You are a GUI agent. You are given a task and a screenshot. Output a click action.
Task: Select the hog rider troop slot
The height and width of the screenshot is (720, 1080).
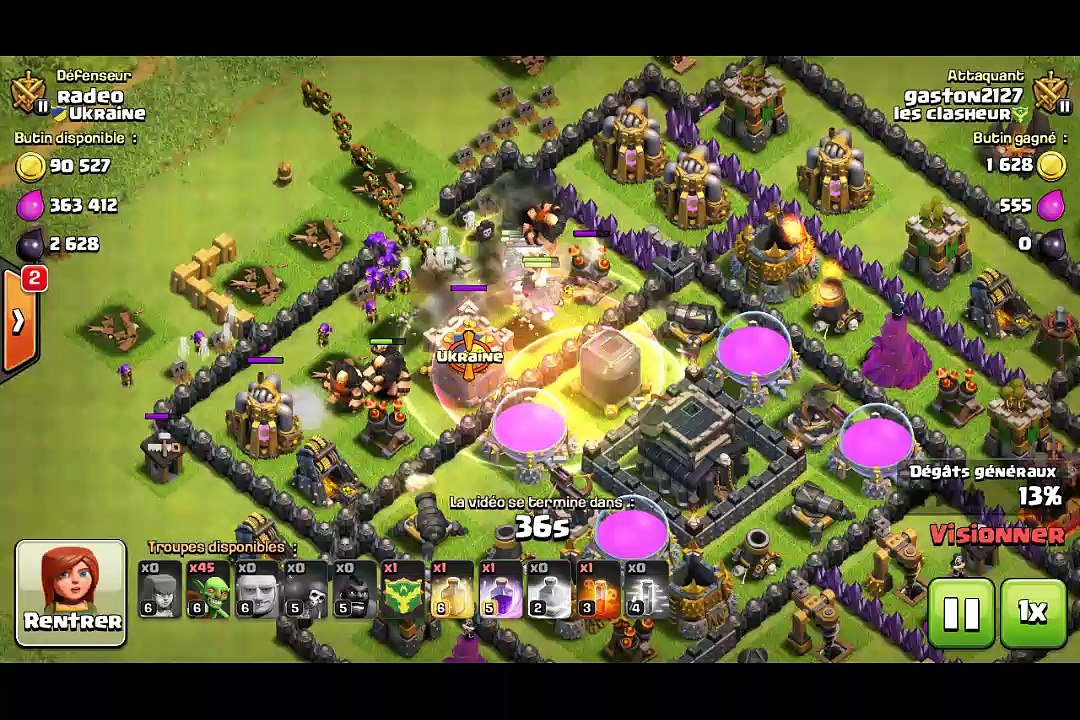click(353, 590)
